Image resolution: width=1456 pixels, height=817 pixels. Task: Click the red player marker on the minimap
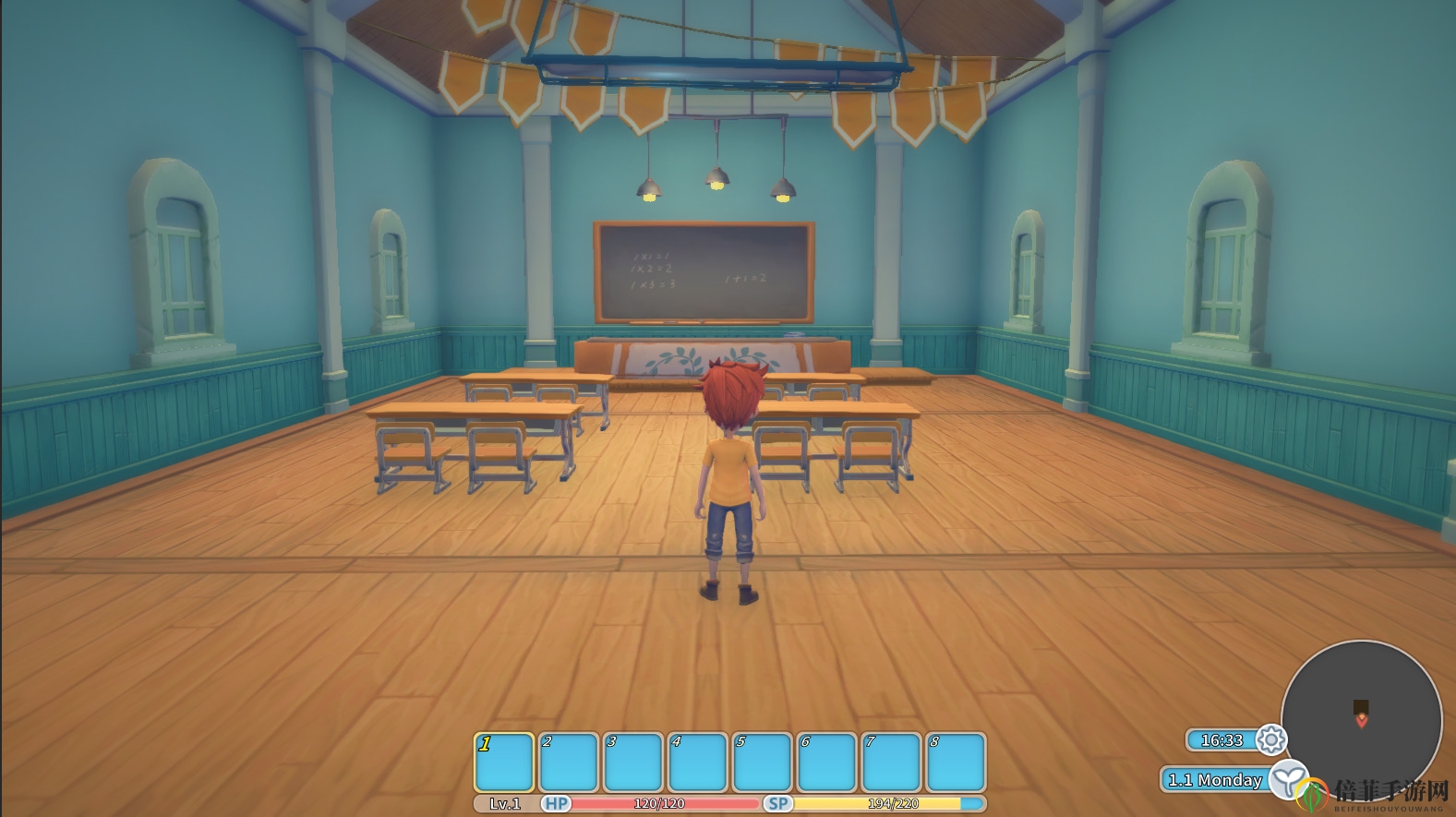pos(1362,720)
